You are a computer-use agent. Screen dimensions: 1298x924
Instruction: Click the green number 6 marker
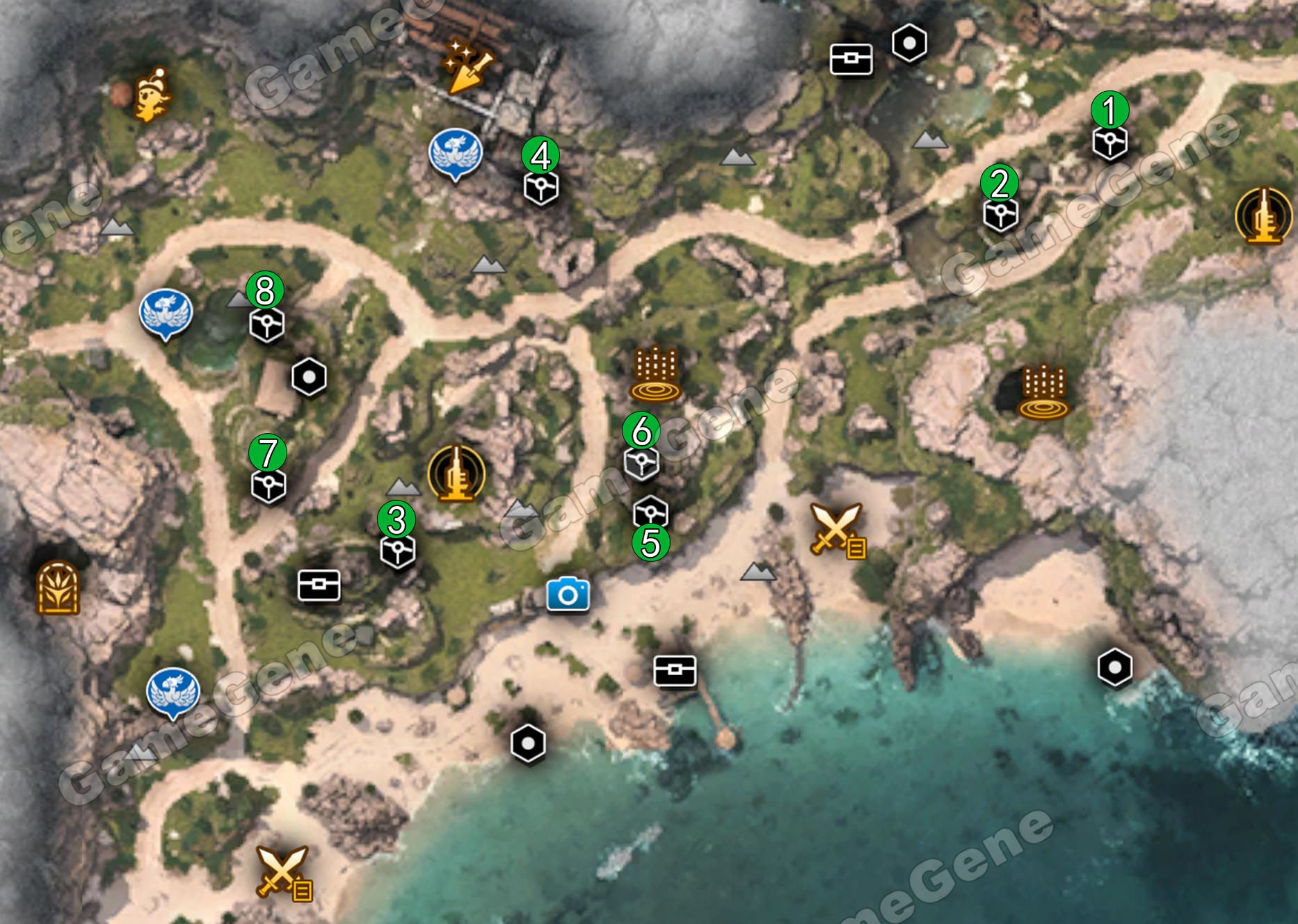click(x=641, y=431)
